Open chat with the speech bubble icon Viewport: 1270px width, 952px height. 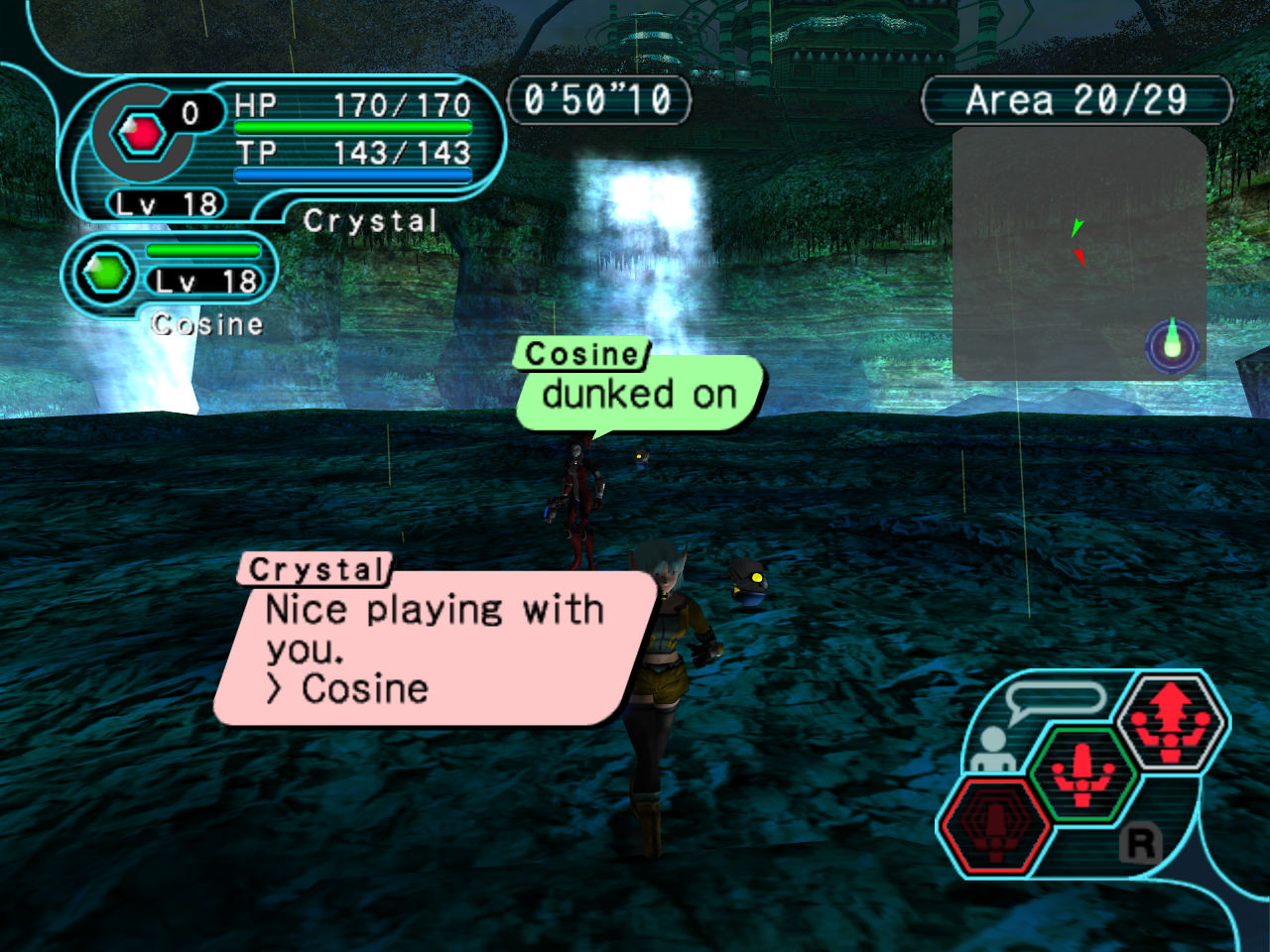coord(1054,700)
